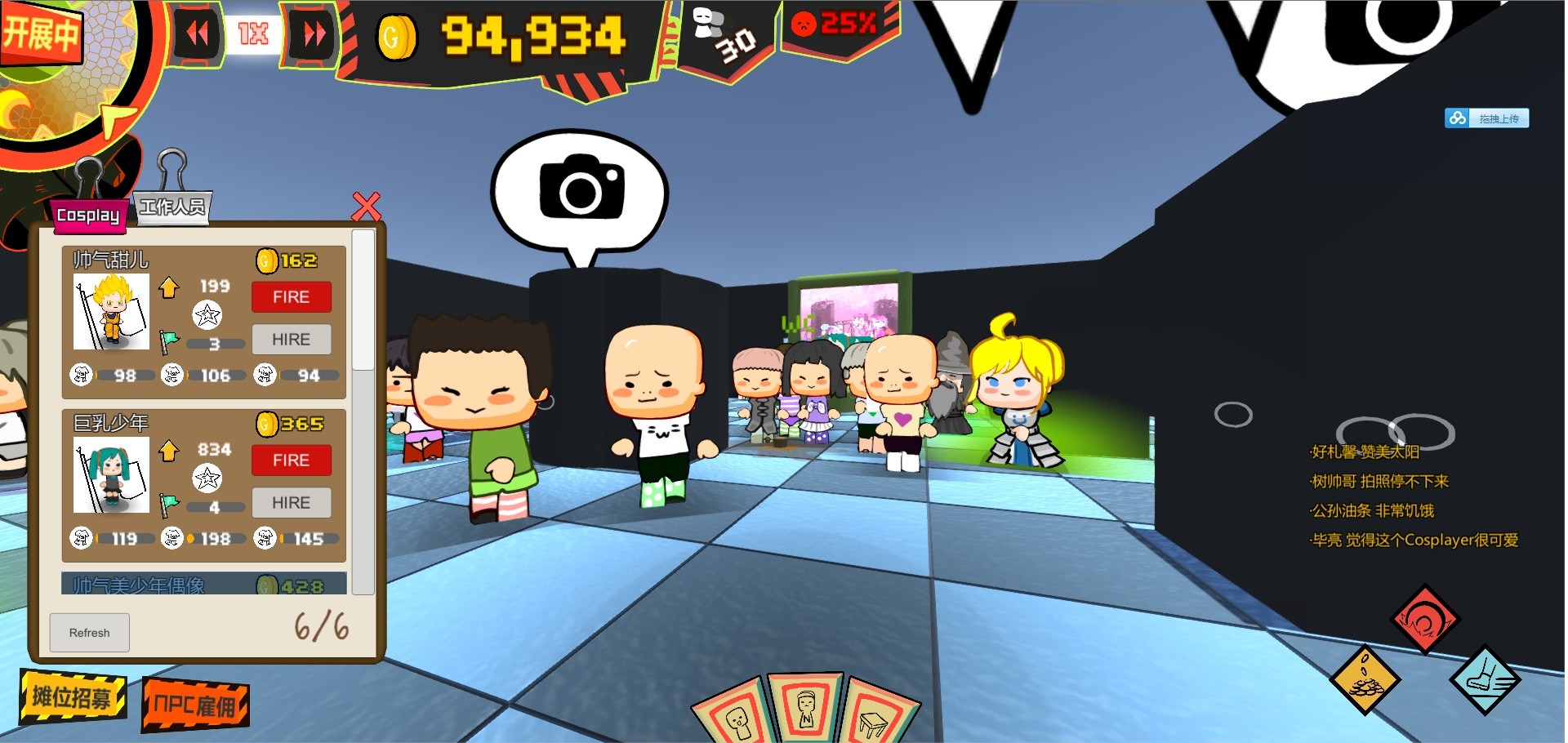Click FIRE on 帅气甜儿
The width and height of the screenshot is (1568, 743).
292,296
